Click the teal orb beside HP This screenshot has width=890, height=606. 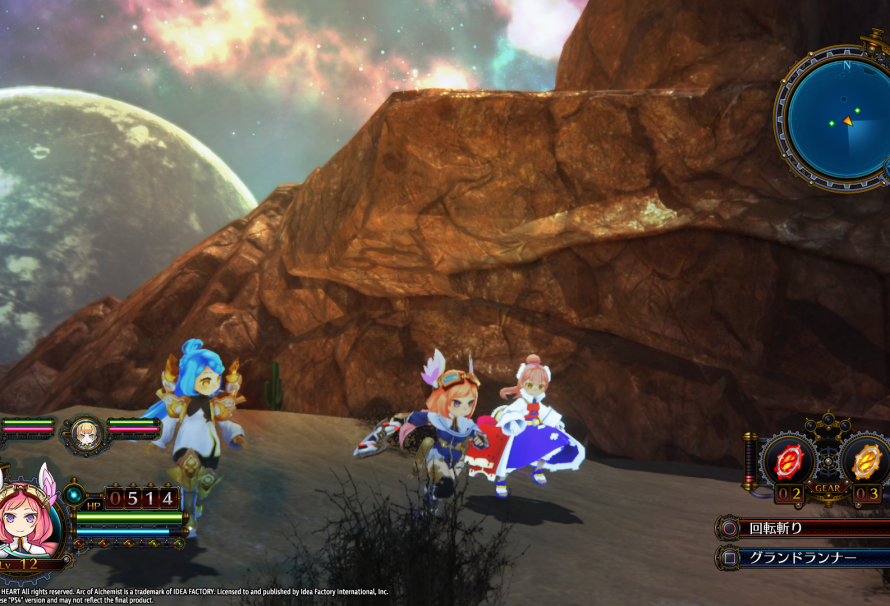pos(73,494)
